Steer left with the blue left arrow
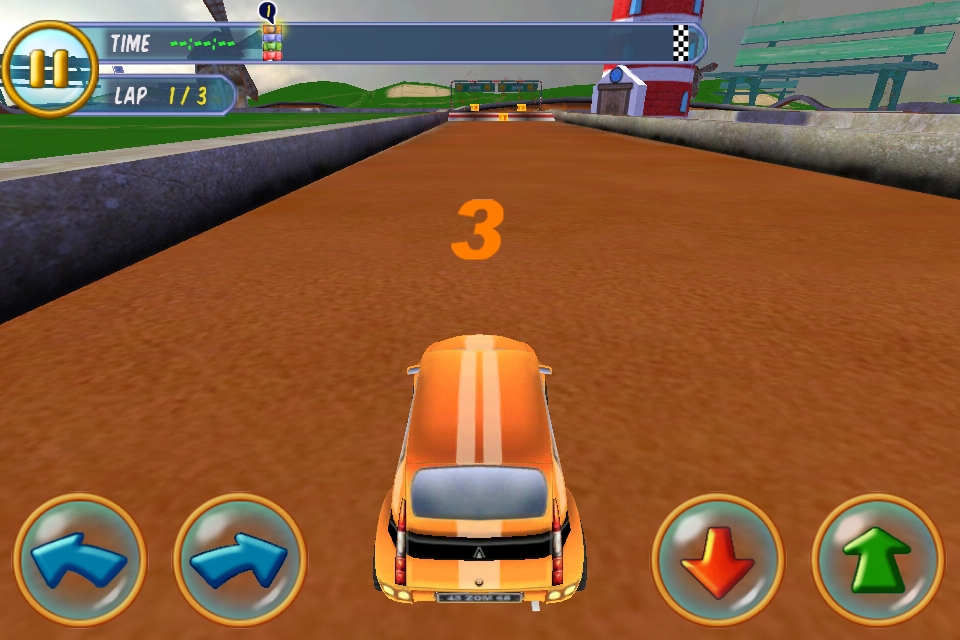Image resolution: width=960 pixels, height=640 pixels. pos(80,560)
